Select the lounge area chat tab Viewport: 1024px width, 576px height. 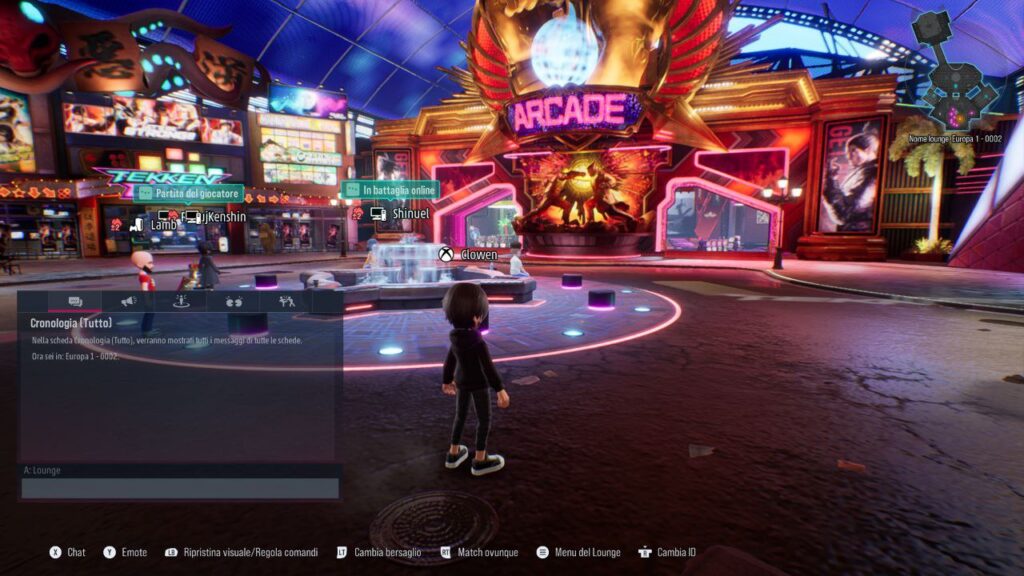pos(181,301)
